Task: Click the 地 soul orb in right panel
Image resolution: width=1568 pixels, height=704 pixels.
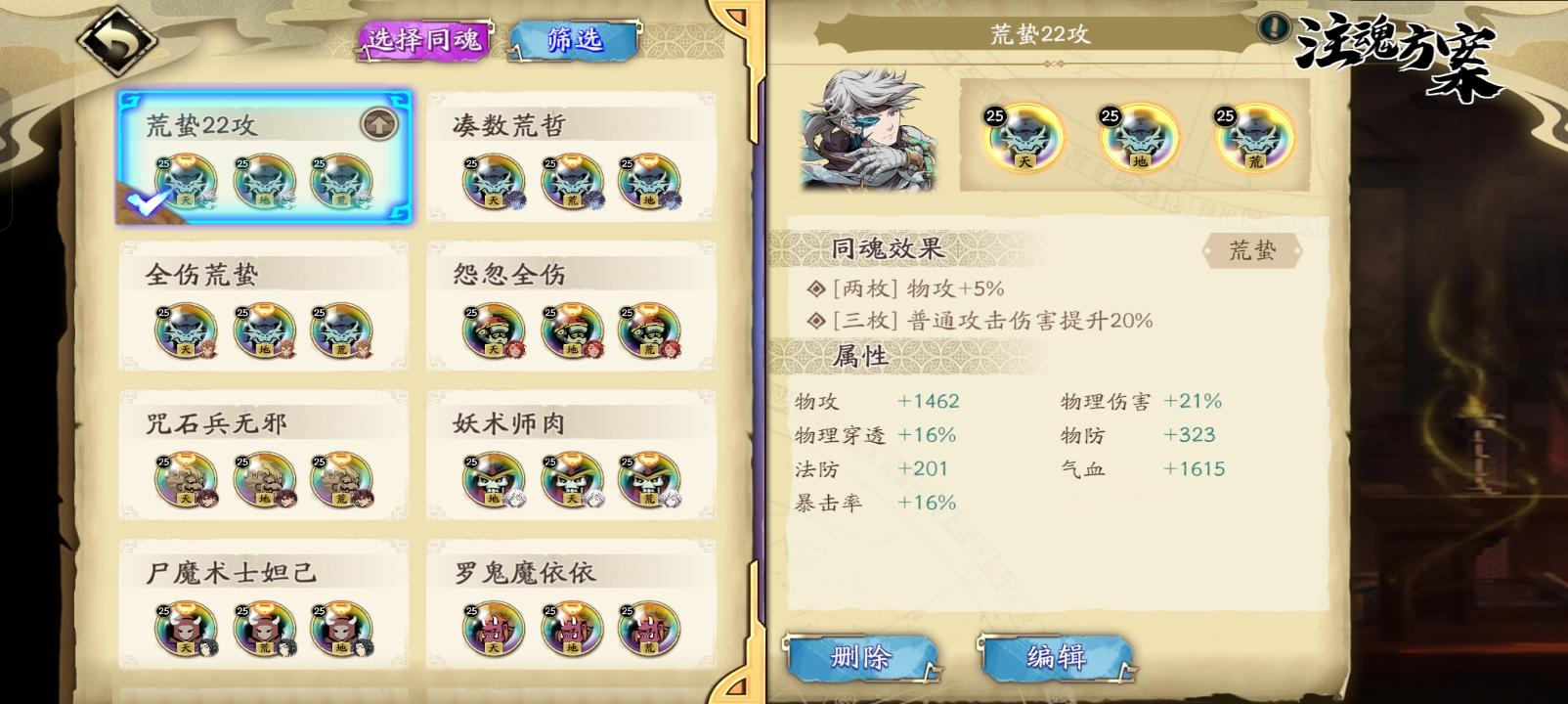Action: pyautogui.click(x=1132, y=139)
